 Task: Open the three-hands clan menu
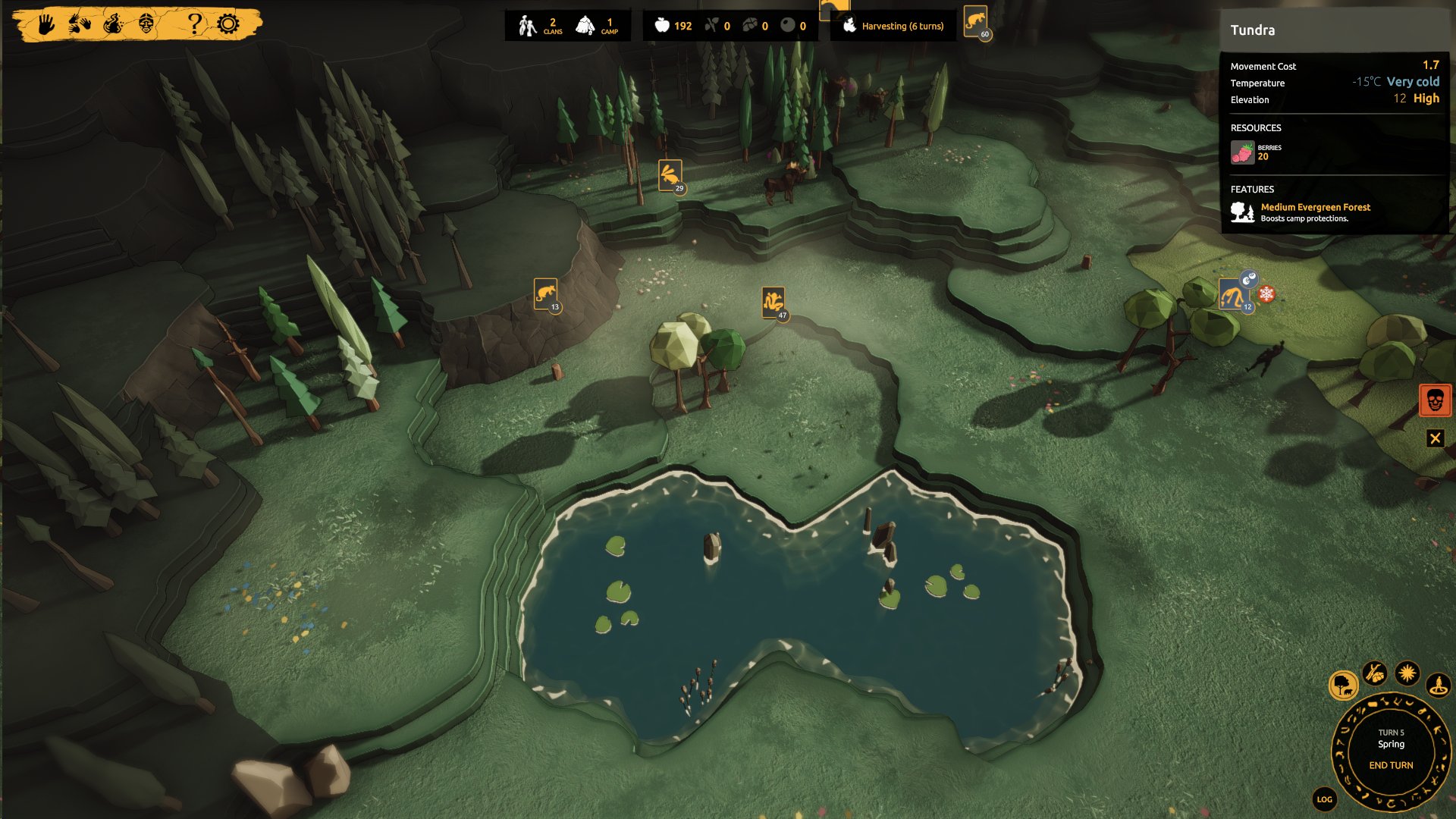click(x=80, y=24)
